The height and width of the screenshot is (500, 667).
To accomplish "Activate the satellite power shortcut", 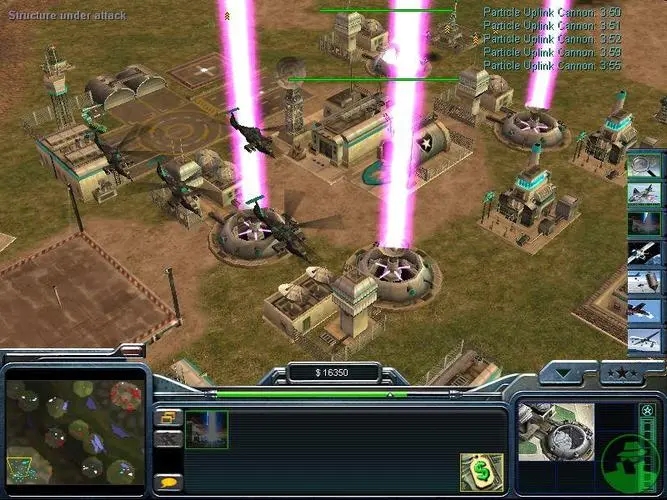I will [645, 254].
